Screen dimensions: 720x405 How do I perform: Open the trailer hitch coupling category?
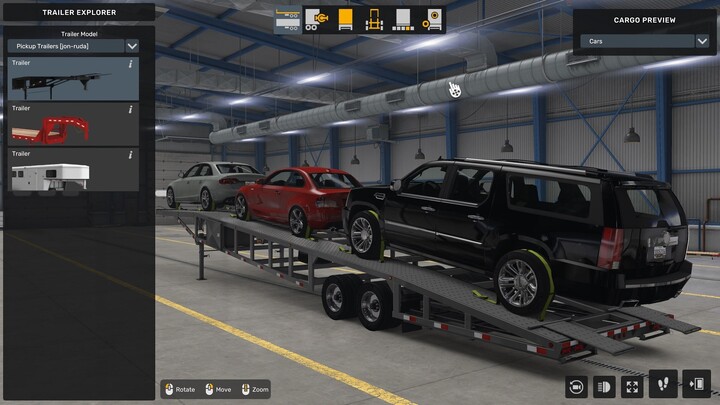coord(315,19)
